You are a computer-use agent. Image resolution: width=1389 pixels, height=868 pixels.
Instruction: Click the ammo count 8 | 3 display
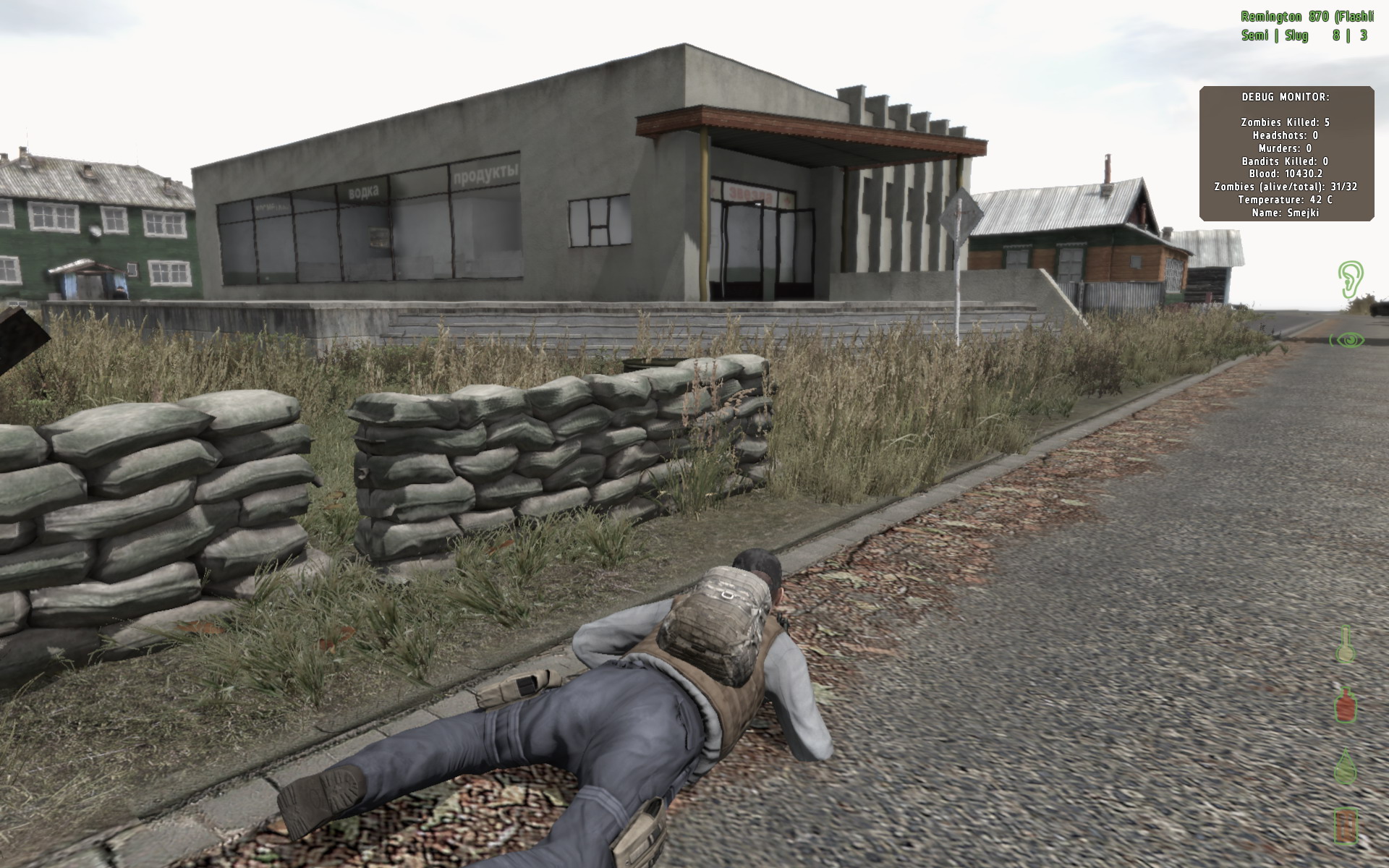[x=1350, y=34]
